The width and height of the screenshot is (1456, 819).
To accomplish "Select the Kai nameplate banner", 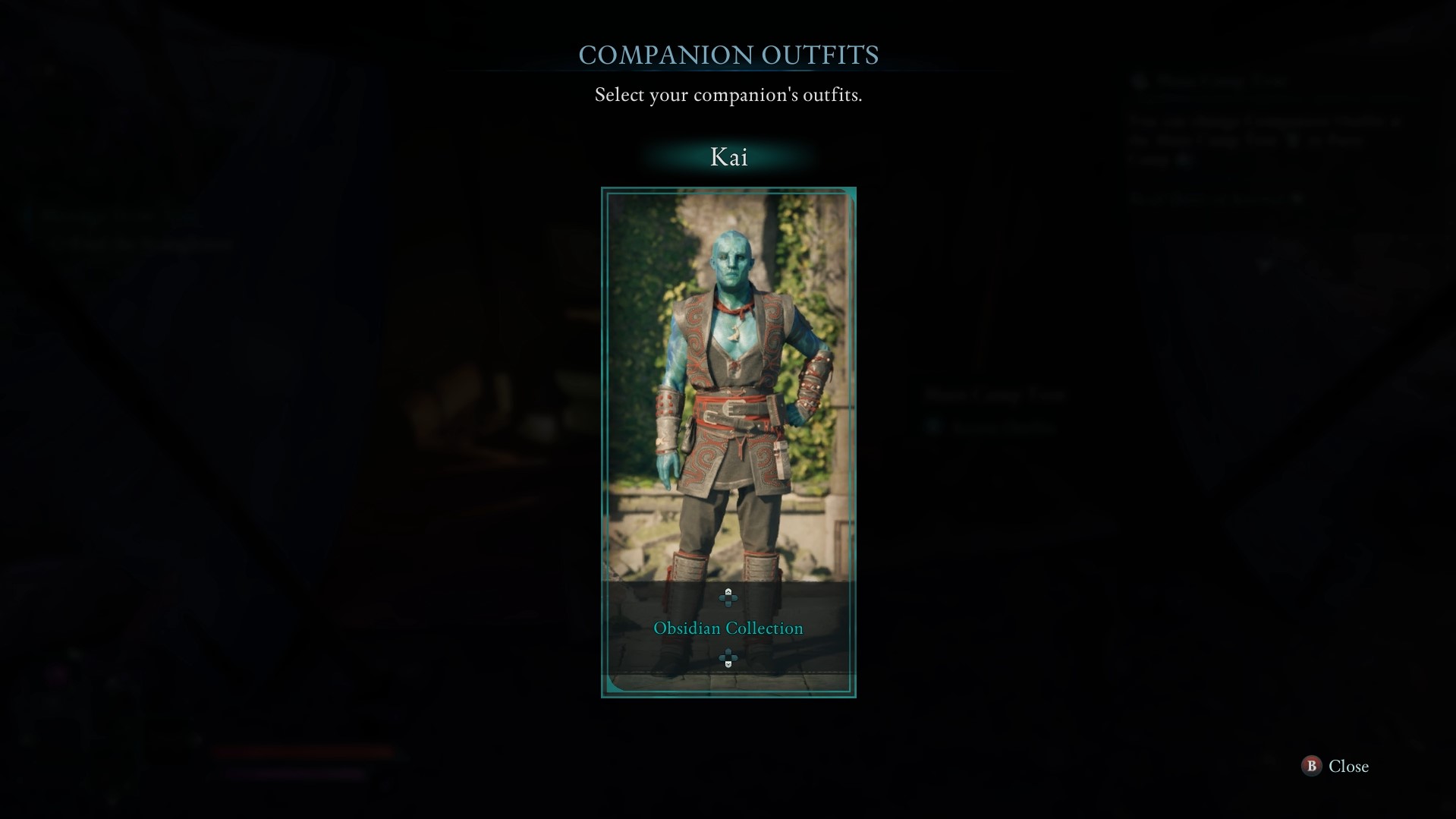I will coord(728,157).
